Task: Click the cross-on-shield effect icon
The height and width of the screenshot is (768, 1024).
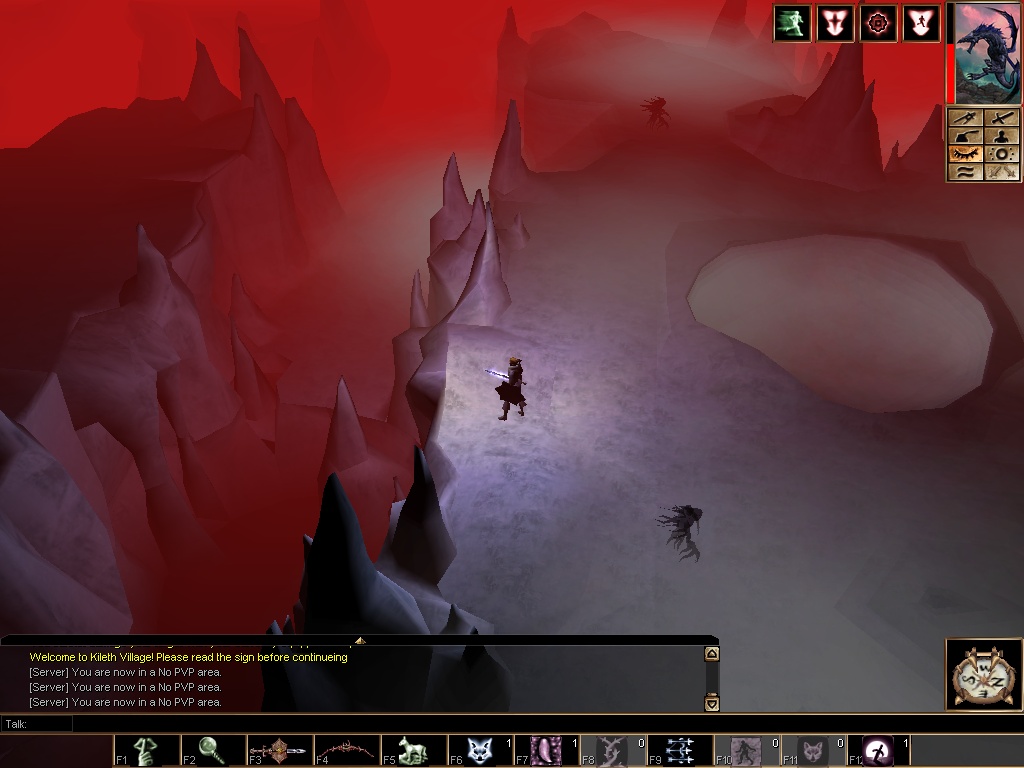Action: point(835,24)
